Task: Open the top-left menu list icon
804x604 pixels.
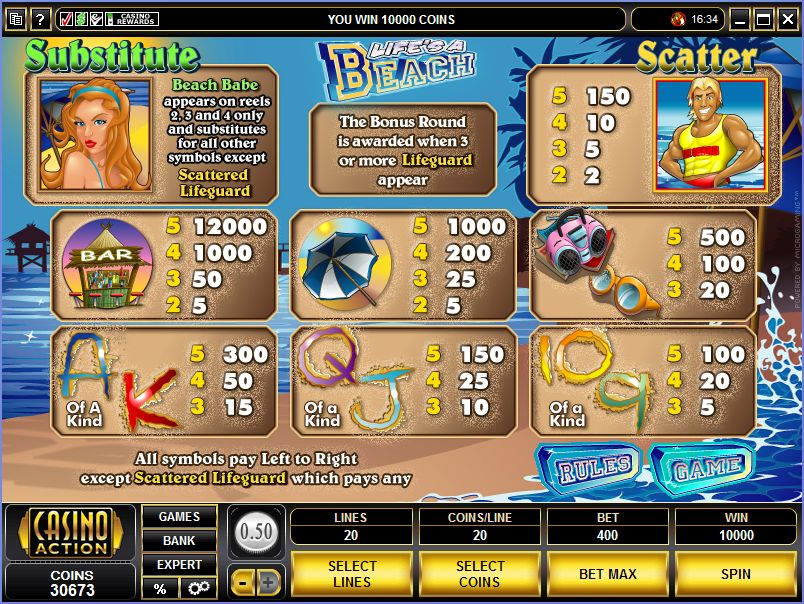Action: tap(14, 19)
